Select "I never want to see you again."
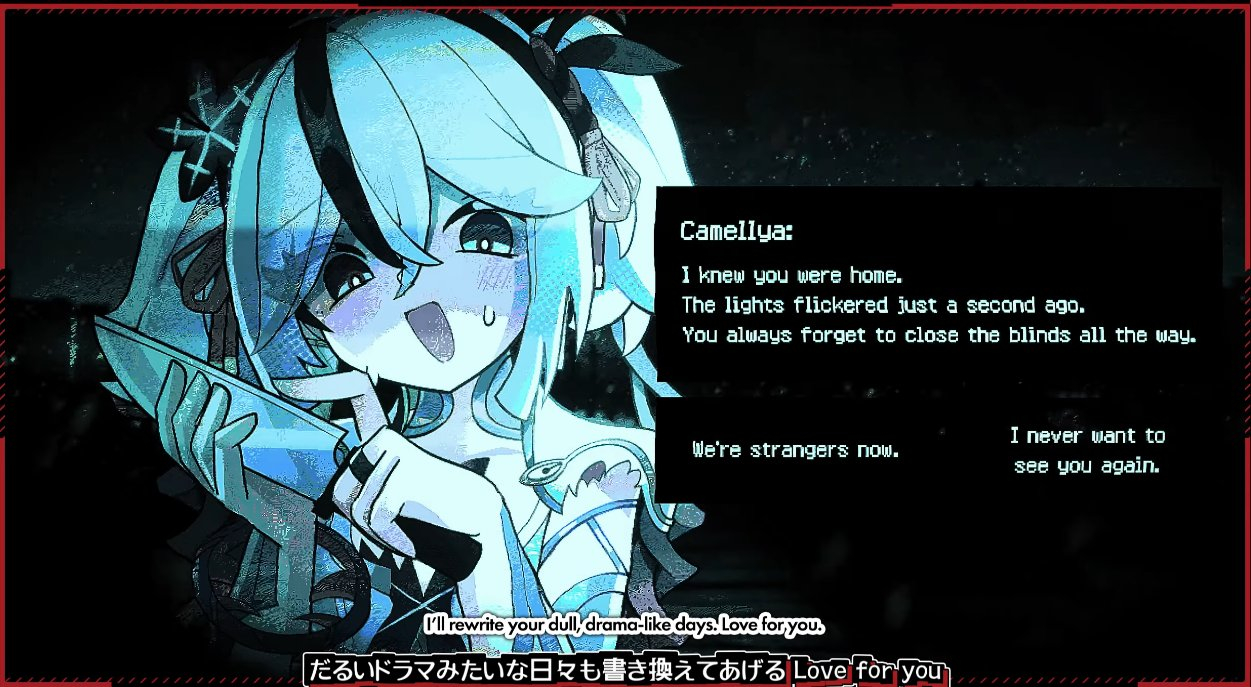Image resolution: width=1251 pixels, height=687 pixels. (x=1087, y=450)
